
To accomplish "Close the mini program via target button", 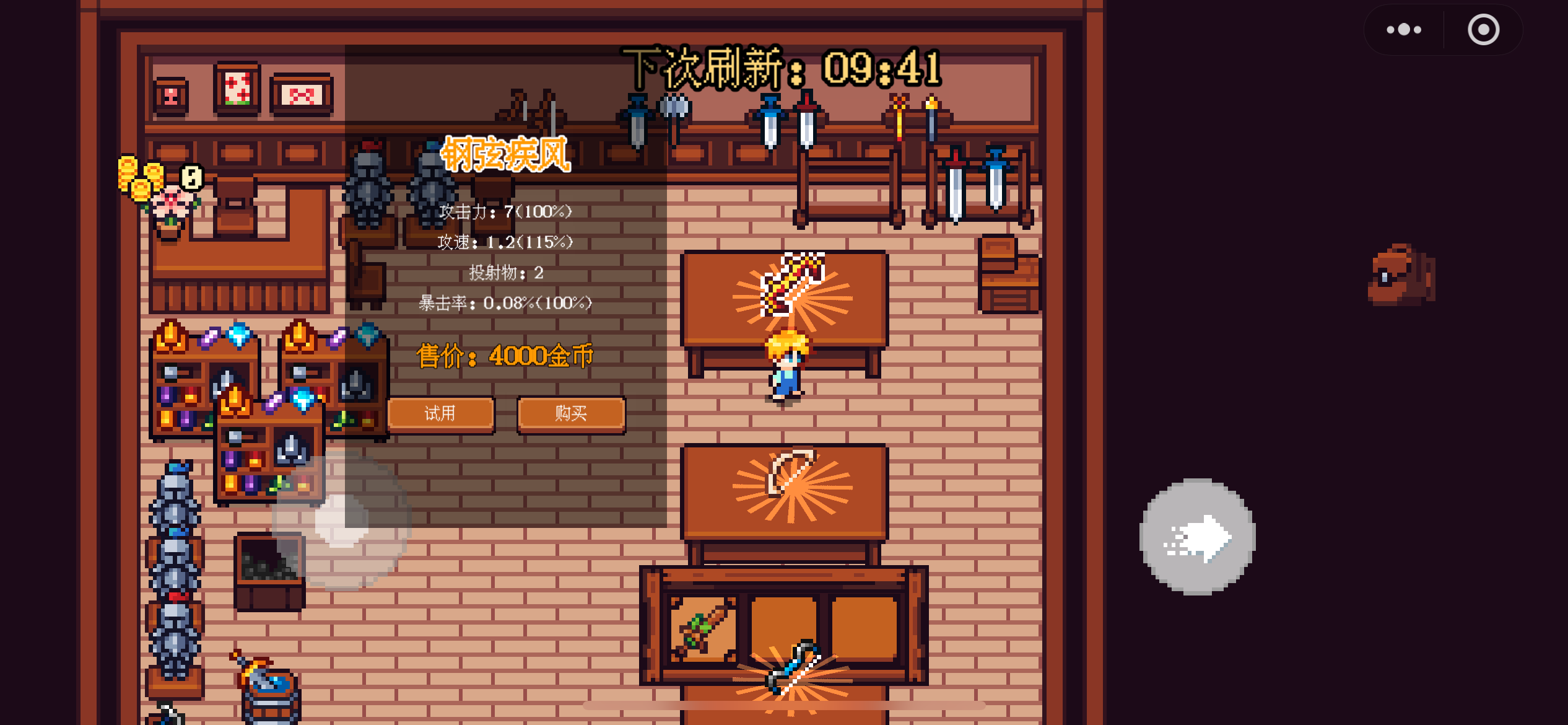I will 1483,30.
